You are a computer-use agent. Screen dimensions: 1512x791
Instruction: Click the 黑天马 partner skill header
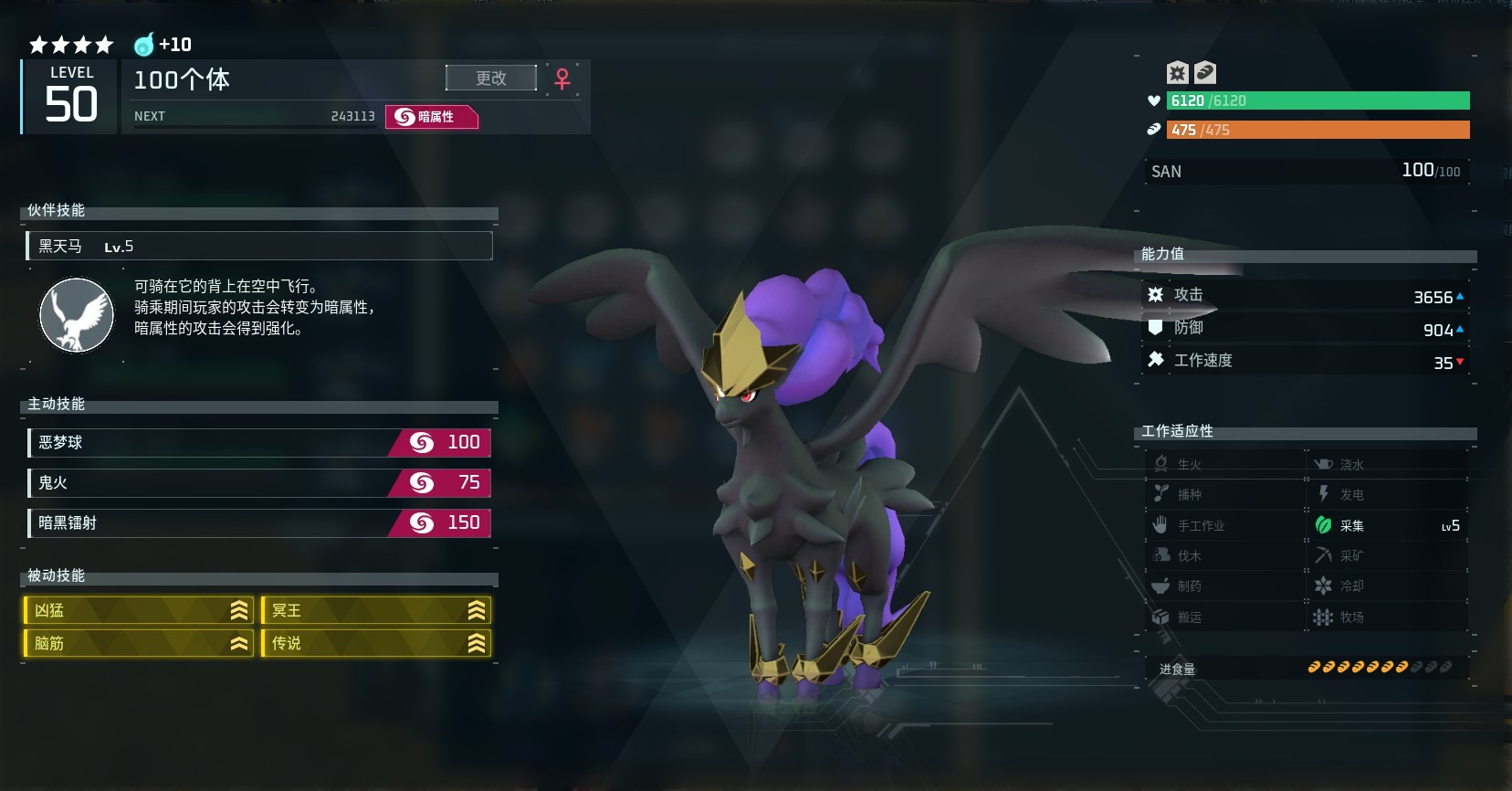259,247
